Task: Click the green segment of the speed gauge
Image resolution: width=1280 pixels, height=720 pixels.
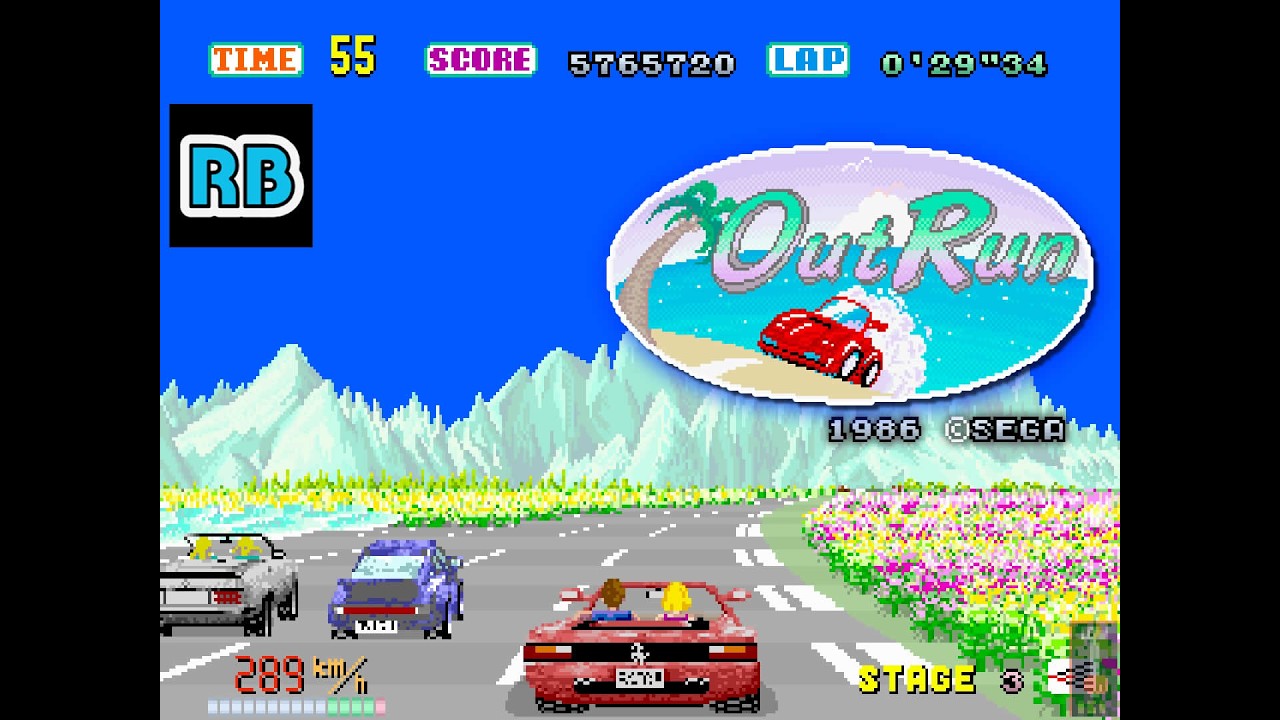Action: coord(350,706)
